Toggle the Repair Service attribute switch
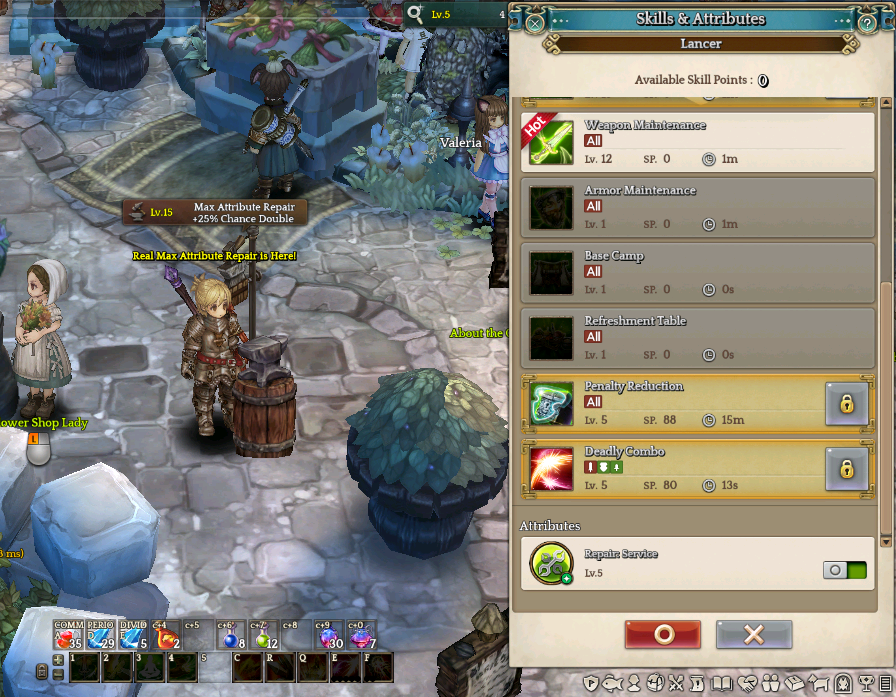This screenshot has width=896, height=697. click(845, 570)
